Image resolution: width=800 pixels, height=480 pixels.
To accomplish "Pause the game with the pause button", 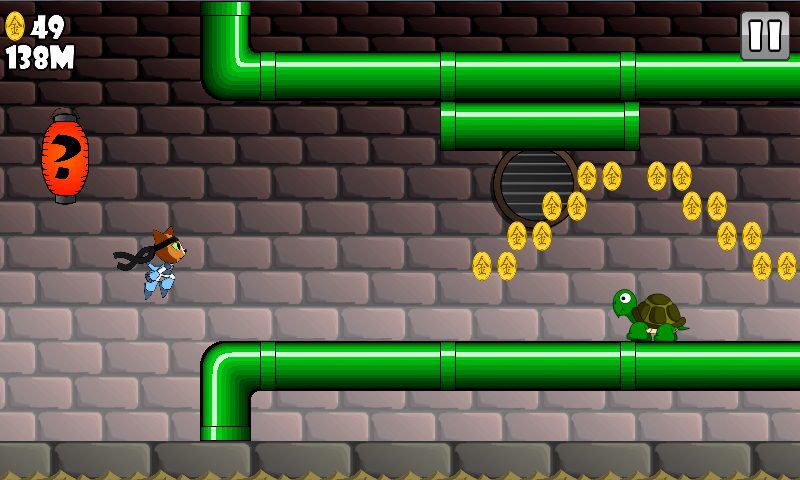I will pyautogui.click(x=765, y=36).
